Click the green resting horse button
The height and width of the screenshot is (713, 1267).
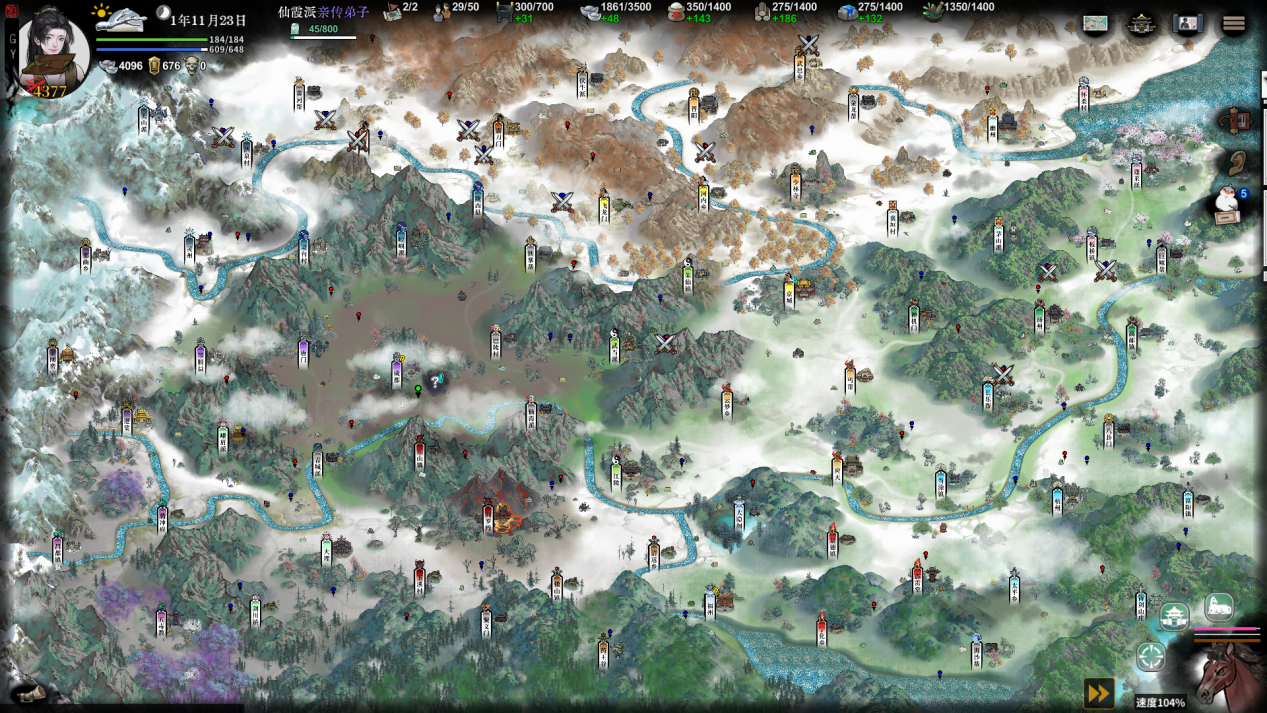coord(1218,606)
